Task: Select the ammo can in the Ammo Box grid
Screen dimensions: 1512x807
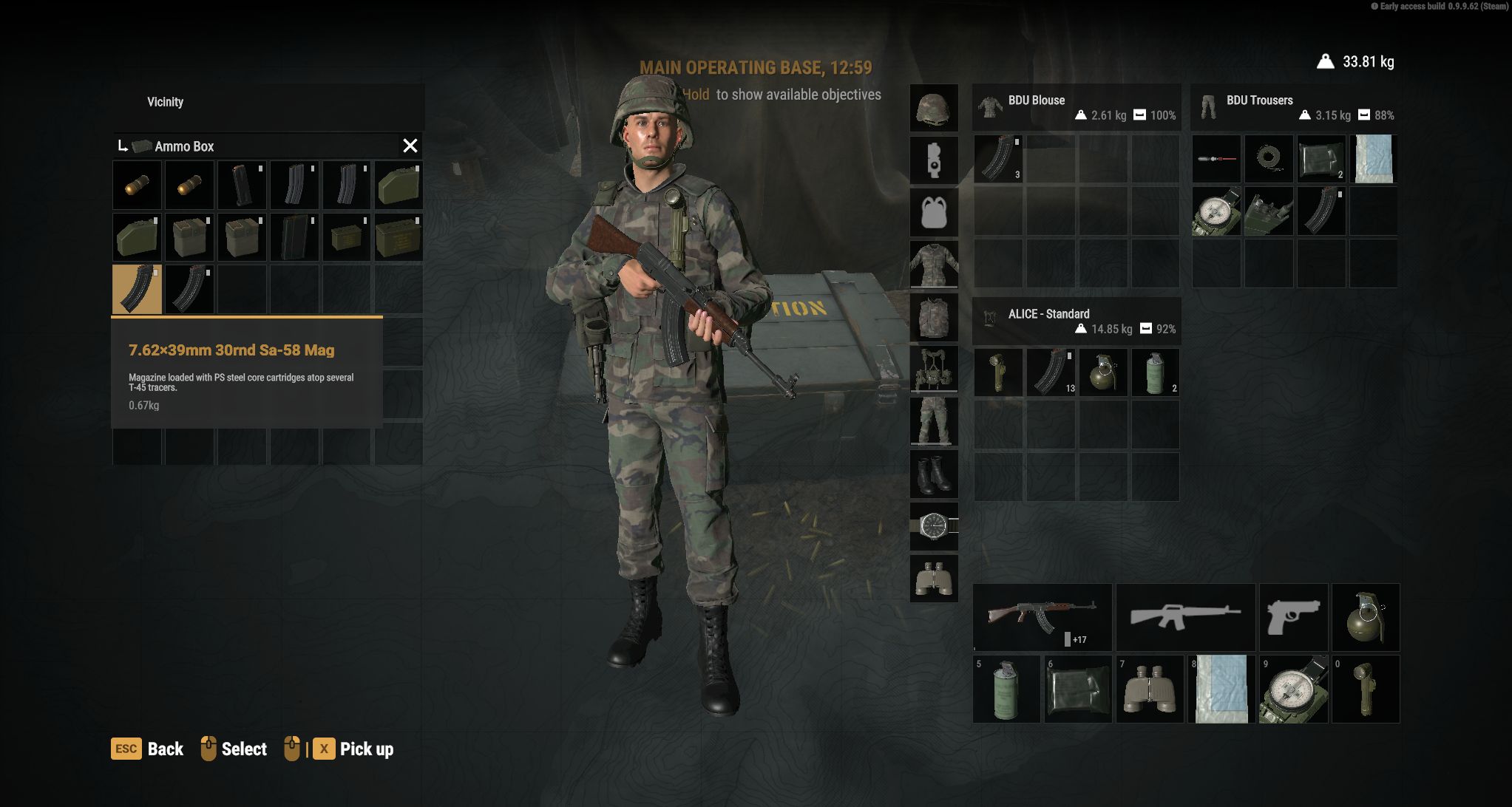Action: [x=399, y=236]
